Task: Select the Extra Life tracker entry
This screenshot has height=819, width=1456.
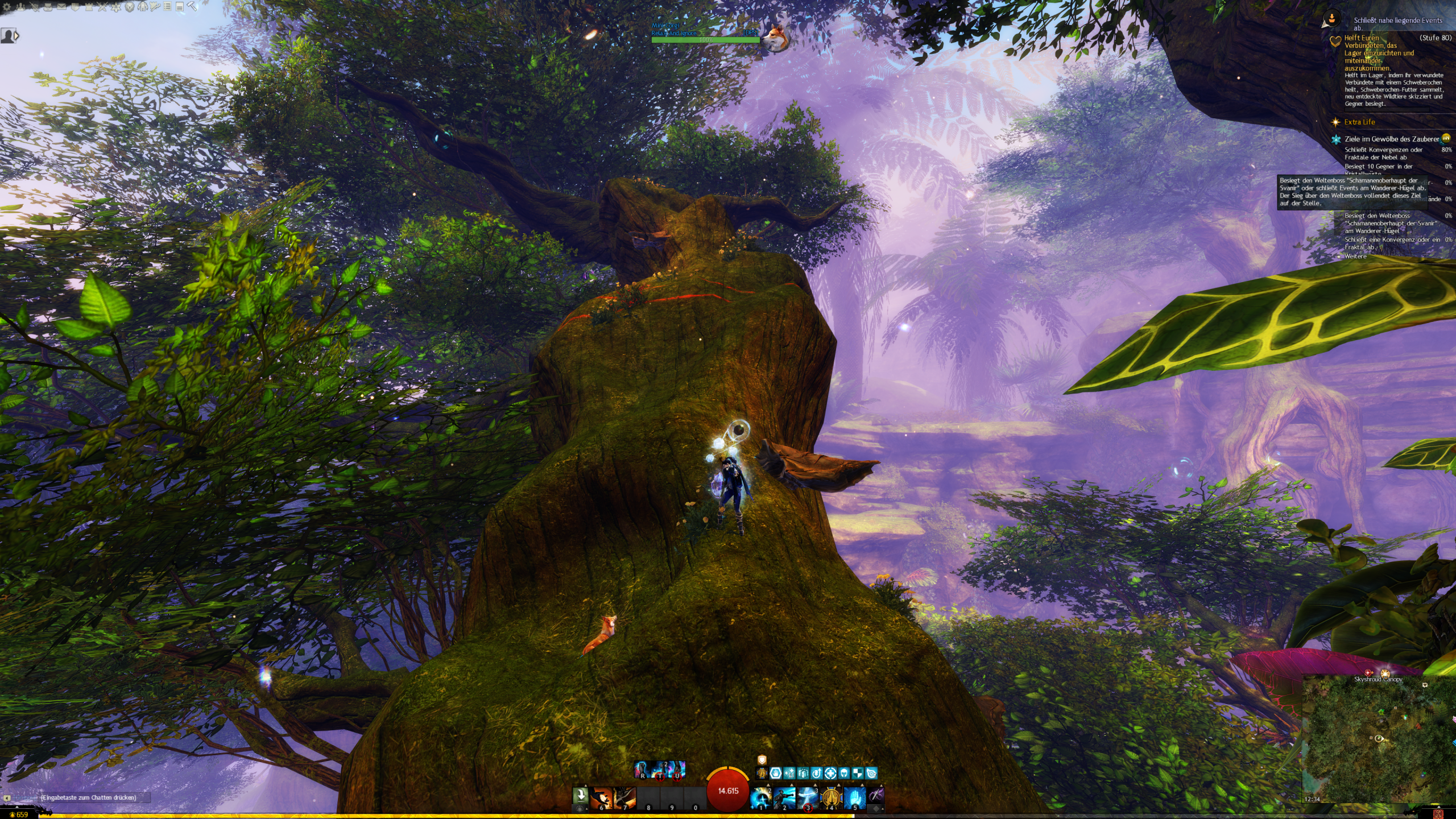Action: pyautogui.click(x=1359, y=122)
